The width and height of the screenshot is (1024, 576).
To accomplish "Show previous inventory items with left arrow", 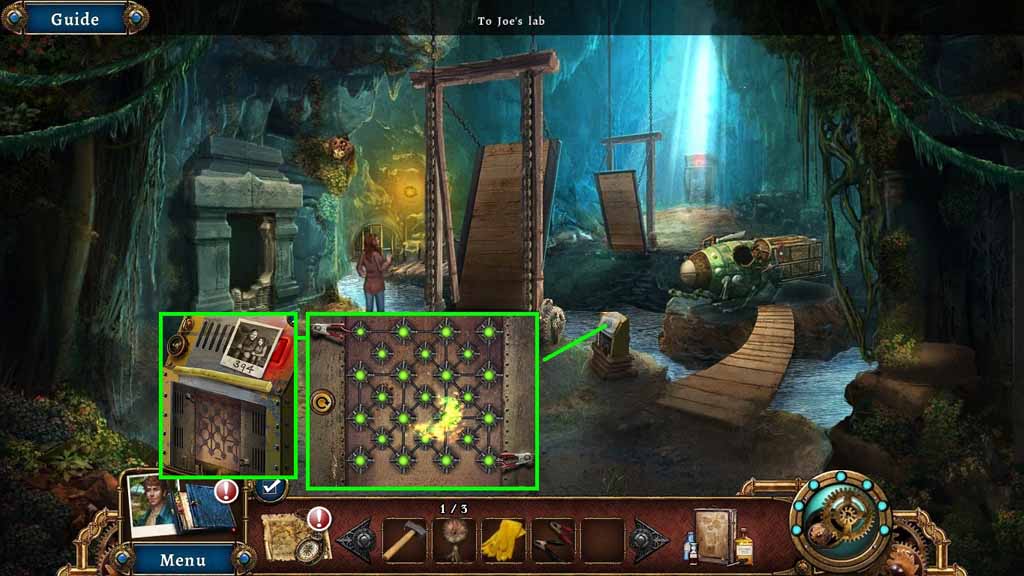I will (357, 540).
